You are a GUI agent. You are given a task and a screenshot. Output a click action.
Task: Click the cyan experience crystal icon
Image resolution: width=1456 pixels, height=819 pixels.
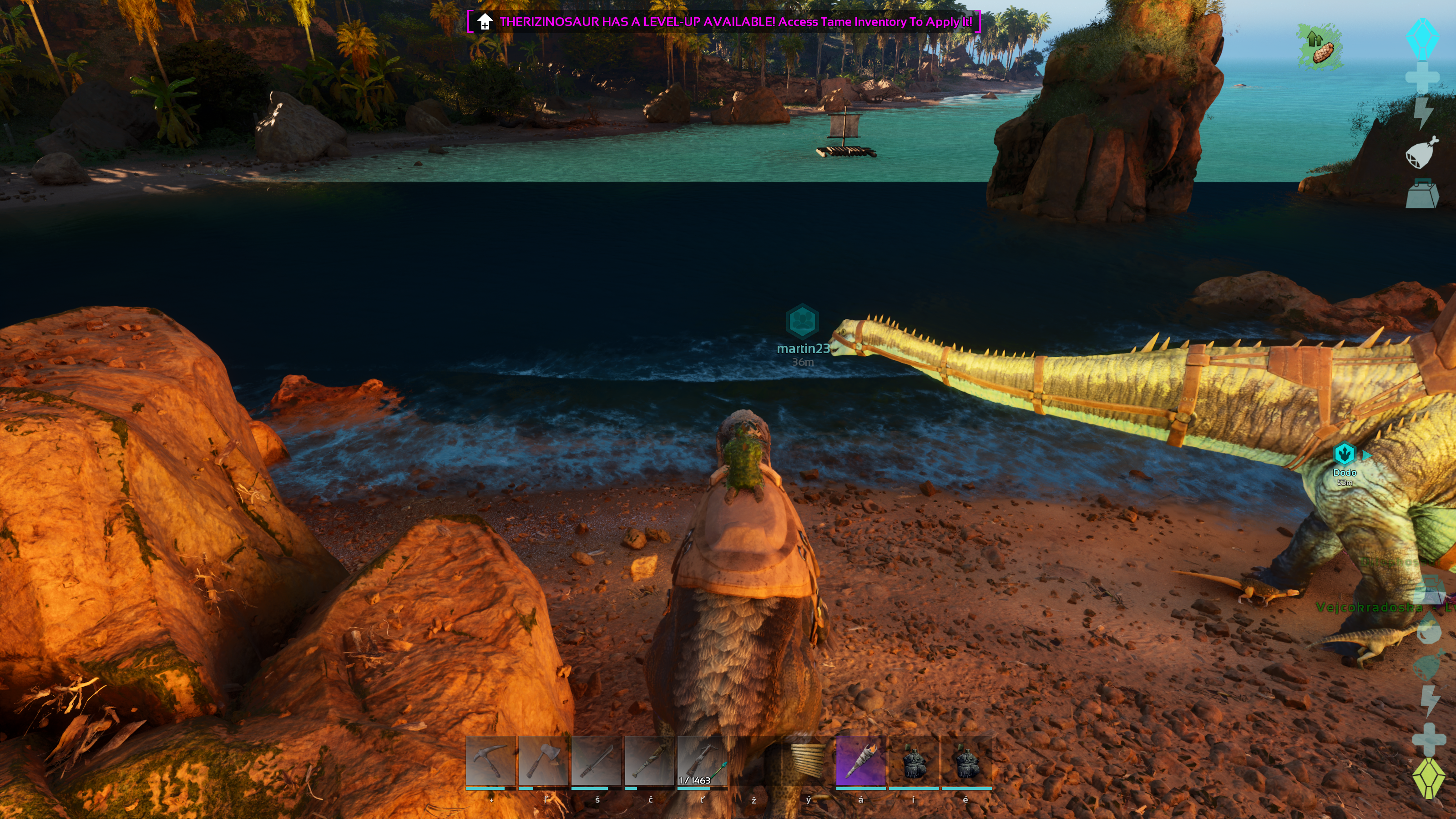[1422, 38]
